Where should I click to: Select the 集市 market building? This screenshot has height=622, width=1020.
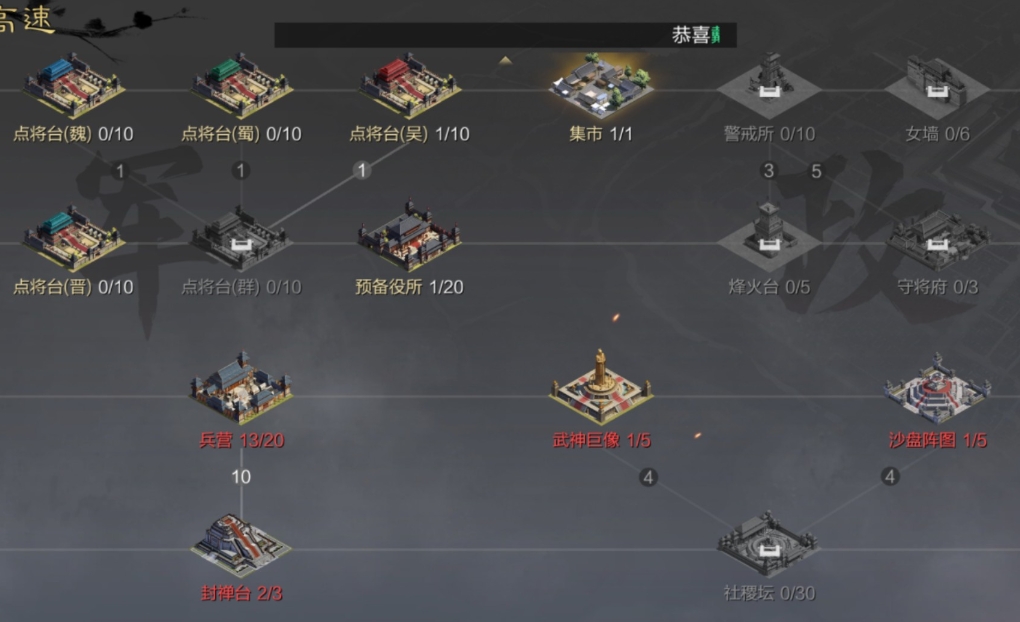tap(601, 87)
